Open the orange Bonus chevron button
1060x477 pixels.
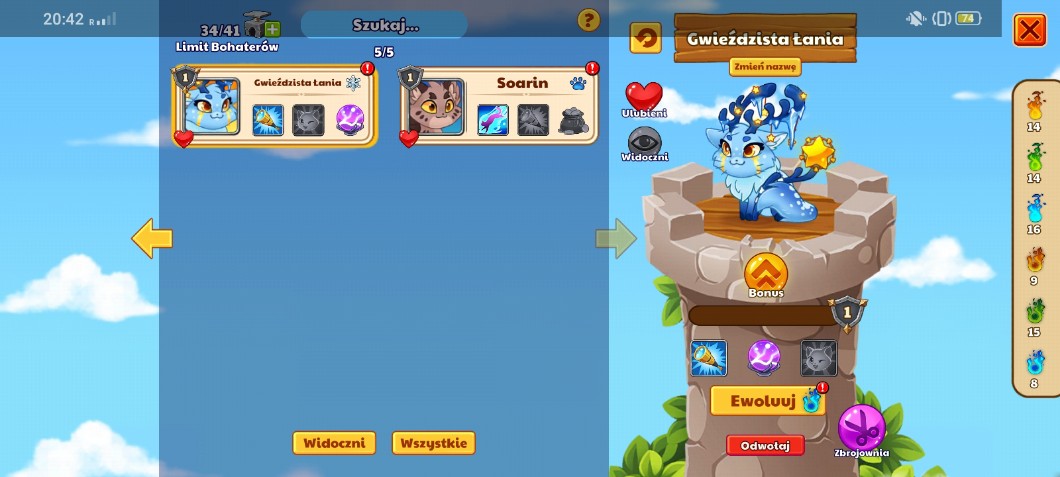tap(766, 274)
